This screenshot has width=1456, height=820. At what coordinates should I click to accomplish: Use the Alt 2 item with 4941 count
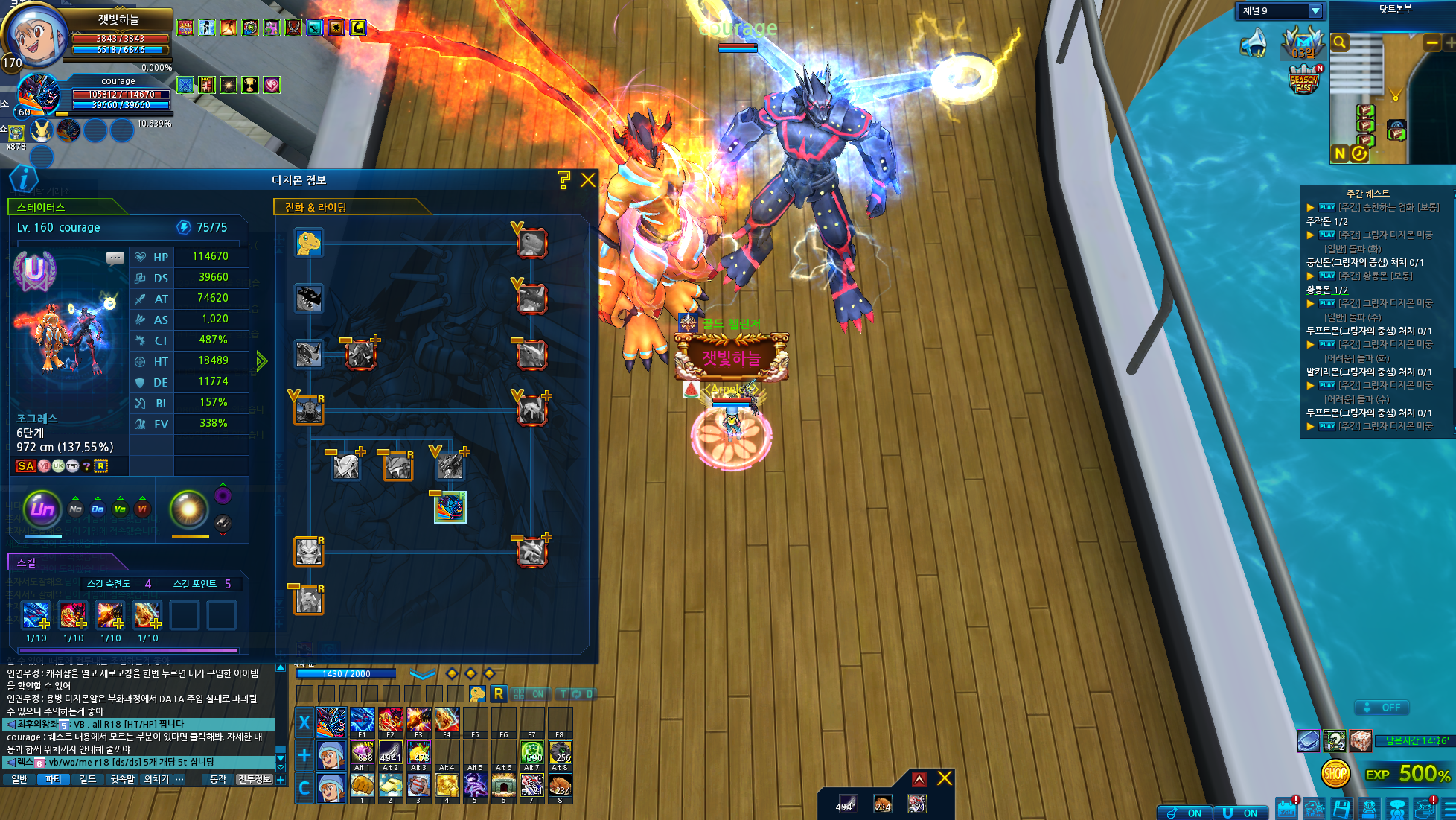tap(391, 752)
